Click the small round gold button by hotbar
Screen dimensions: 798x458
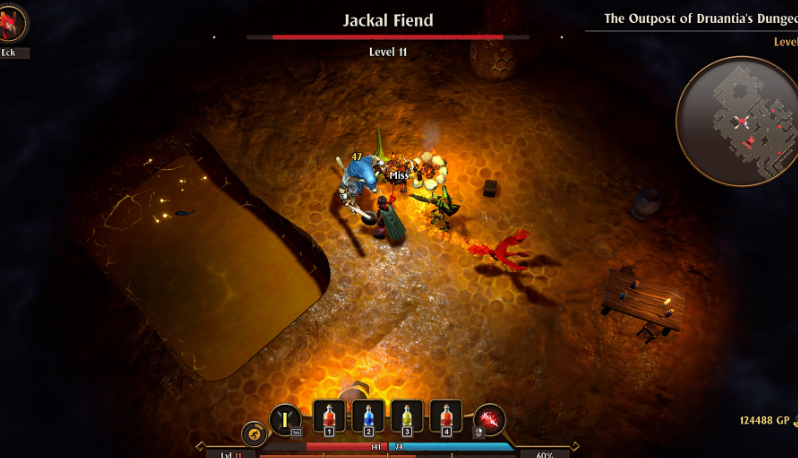[254, 434]
